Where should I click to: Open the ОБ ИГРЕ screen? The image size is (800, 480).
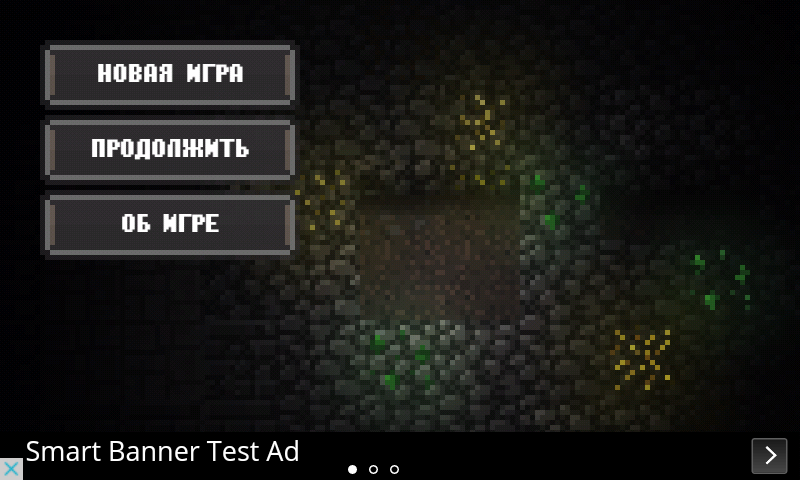169,224
